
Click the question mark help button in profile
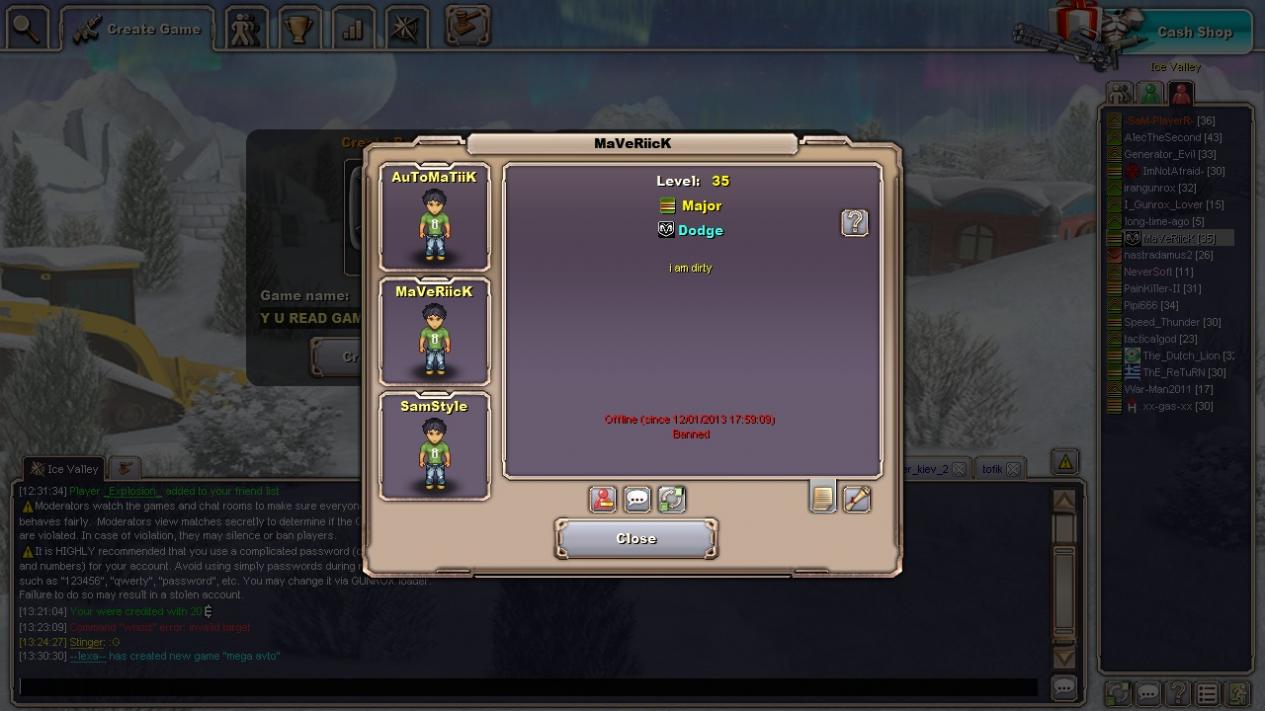pyautogui.click(x=854, y=222)
